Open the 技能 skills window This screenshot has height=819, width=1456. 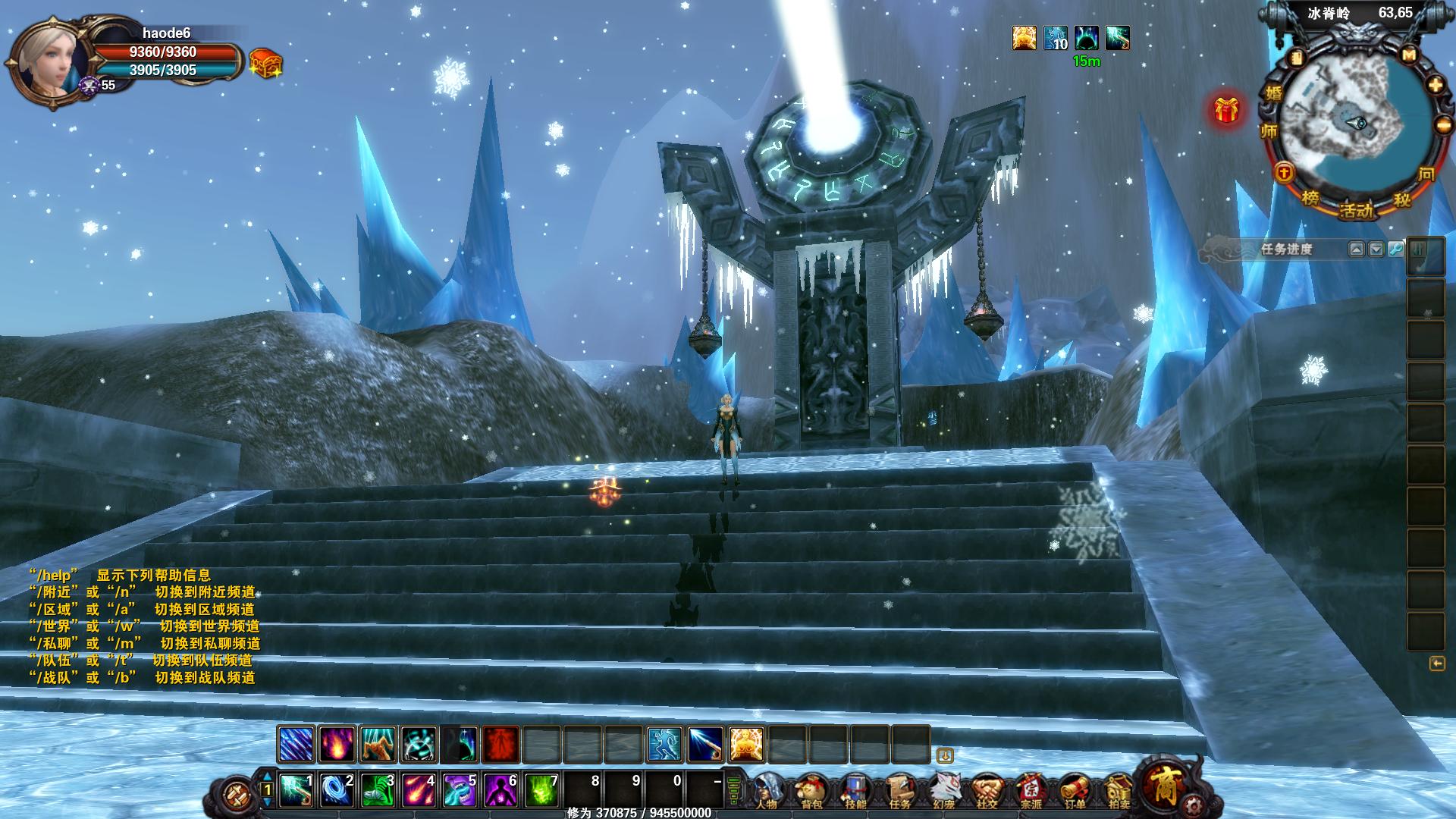click(x=855, y=792)
